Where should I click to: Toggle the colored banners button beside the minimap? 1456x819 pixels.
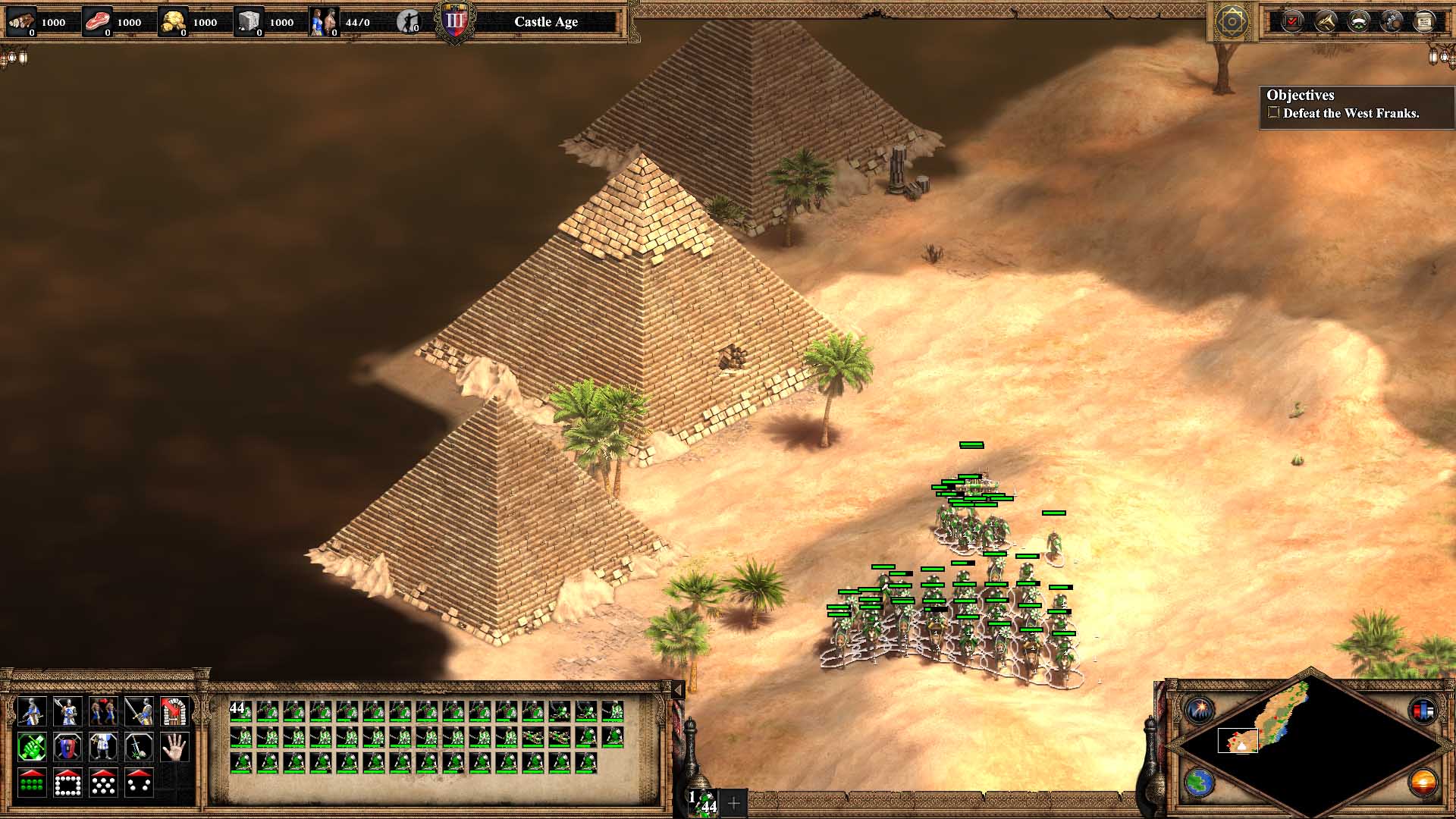click(1423, 711)
